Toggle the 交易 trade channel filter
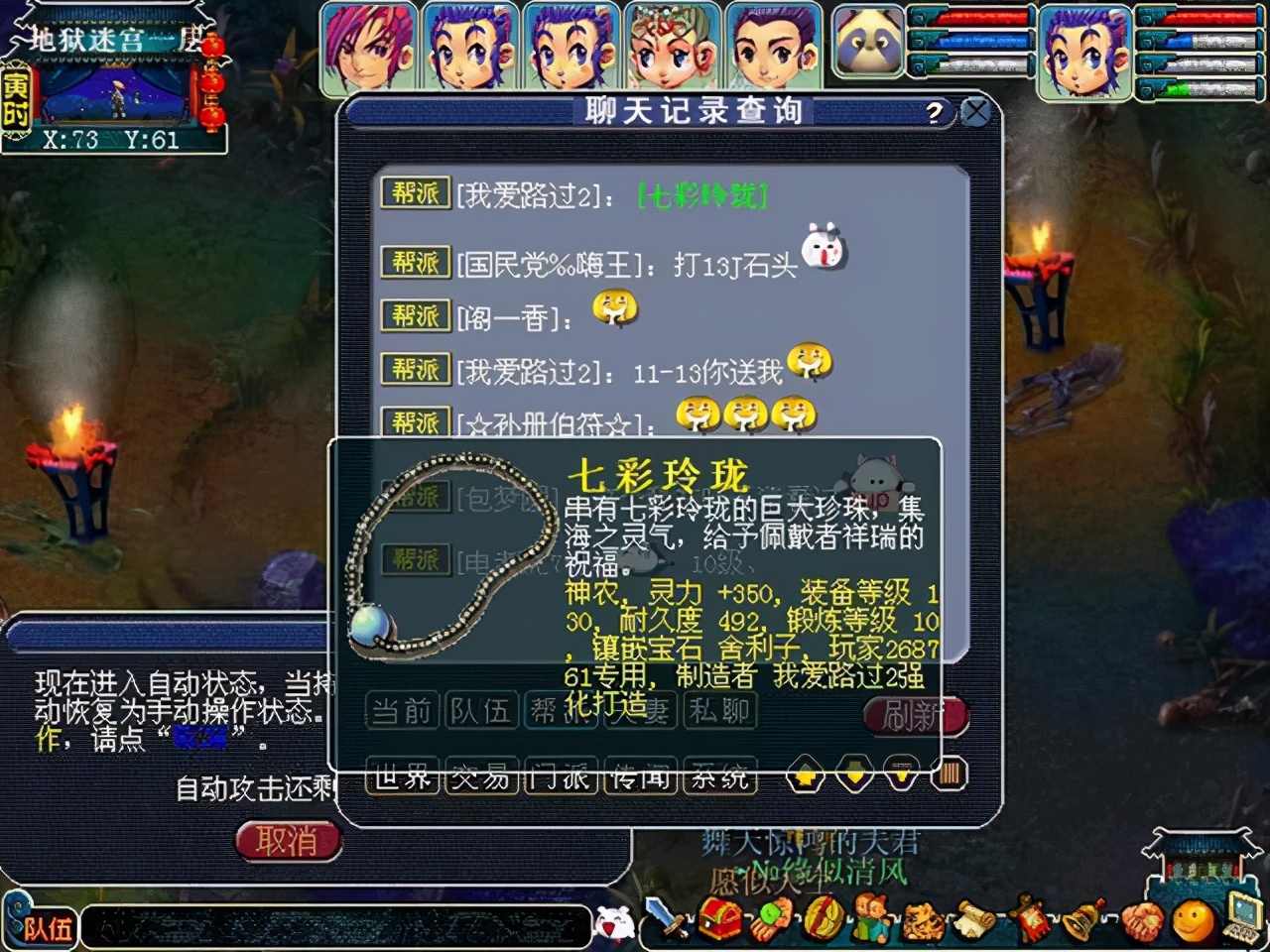 click(481, 778)
